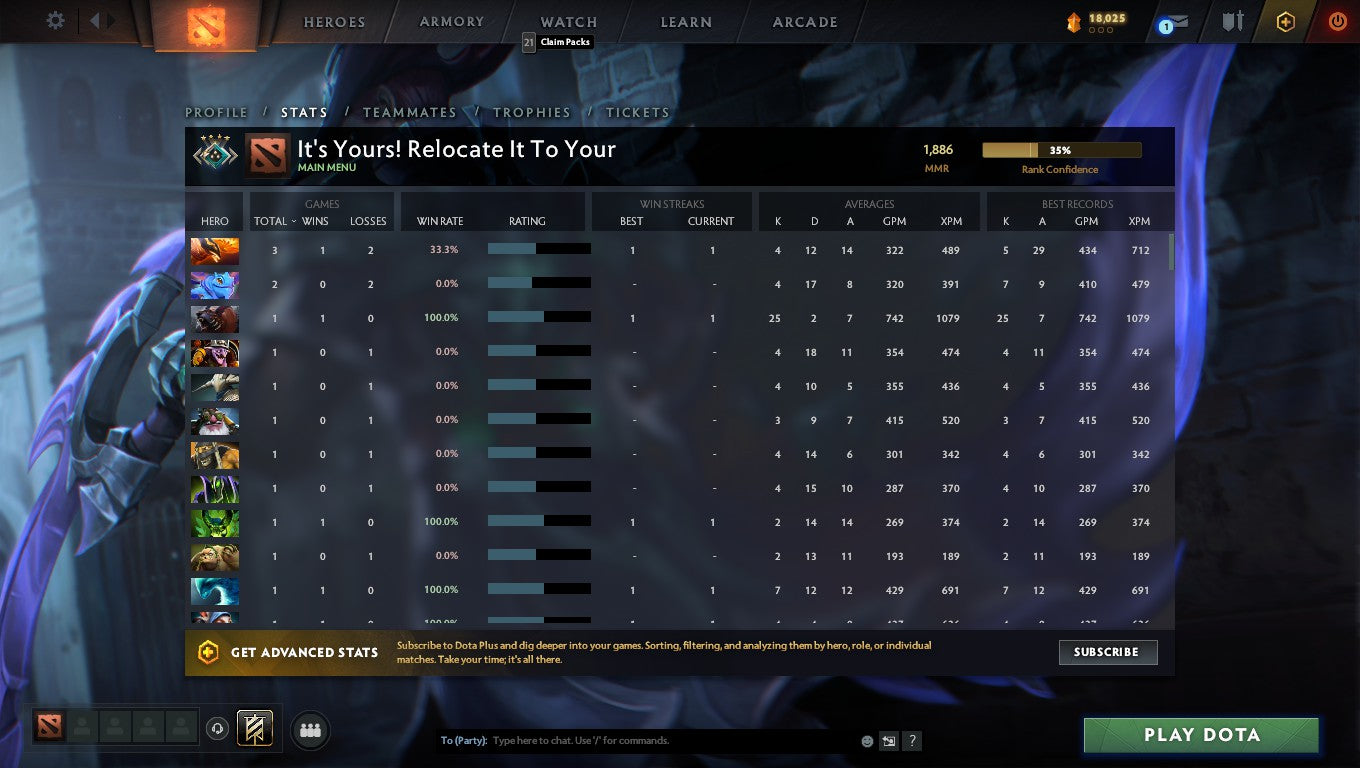The width and height of the screenshot is (1360, 768).
Task: Click the guild banner icon near the party bar
Action: (x=253, y=729)
